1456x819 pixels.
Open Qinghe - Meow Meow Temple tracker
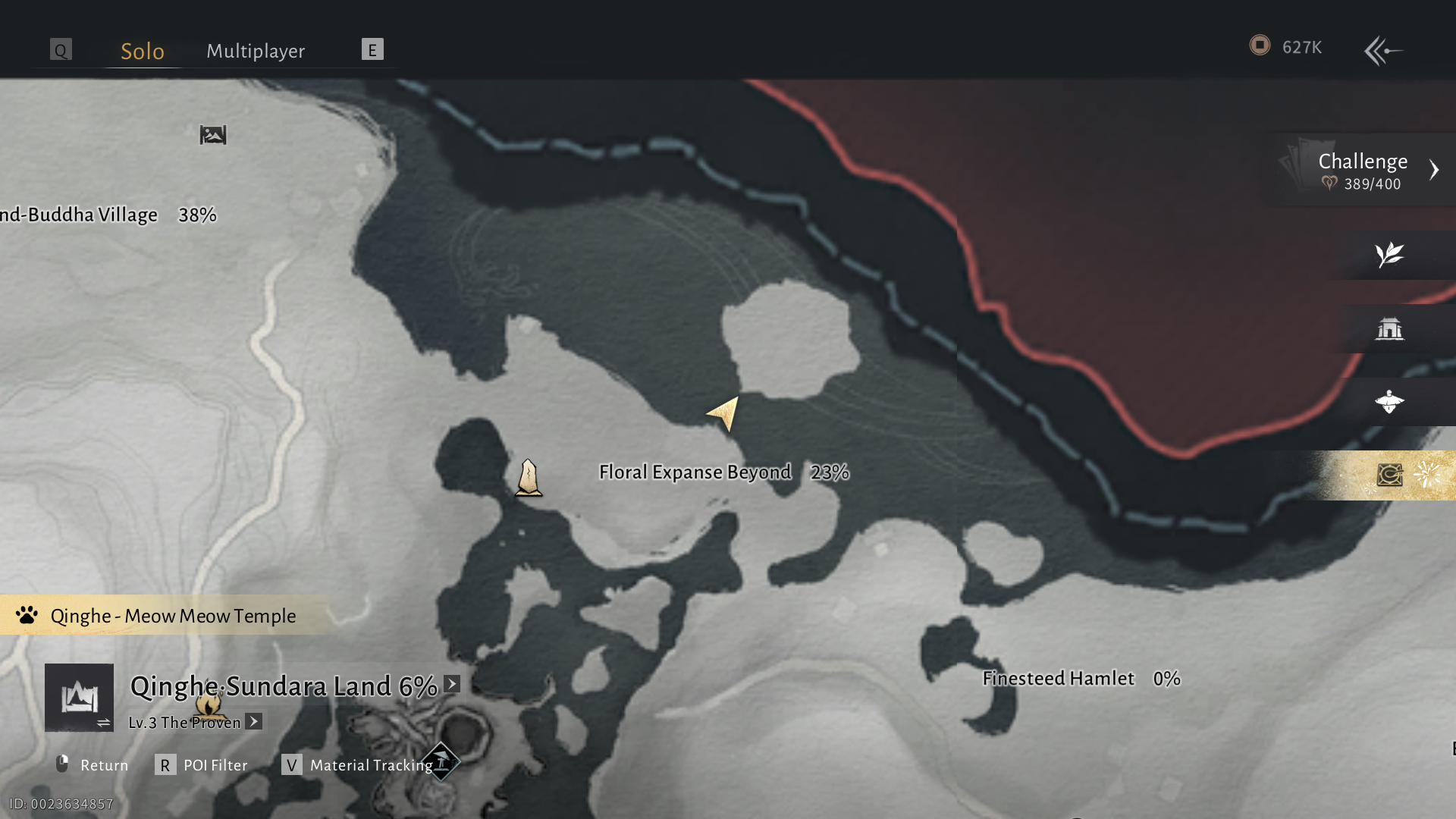click(172, 616)
